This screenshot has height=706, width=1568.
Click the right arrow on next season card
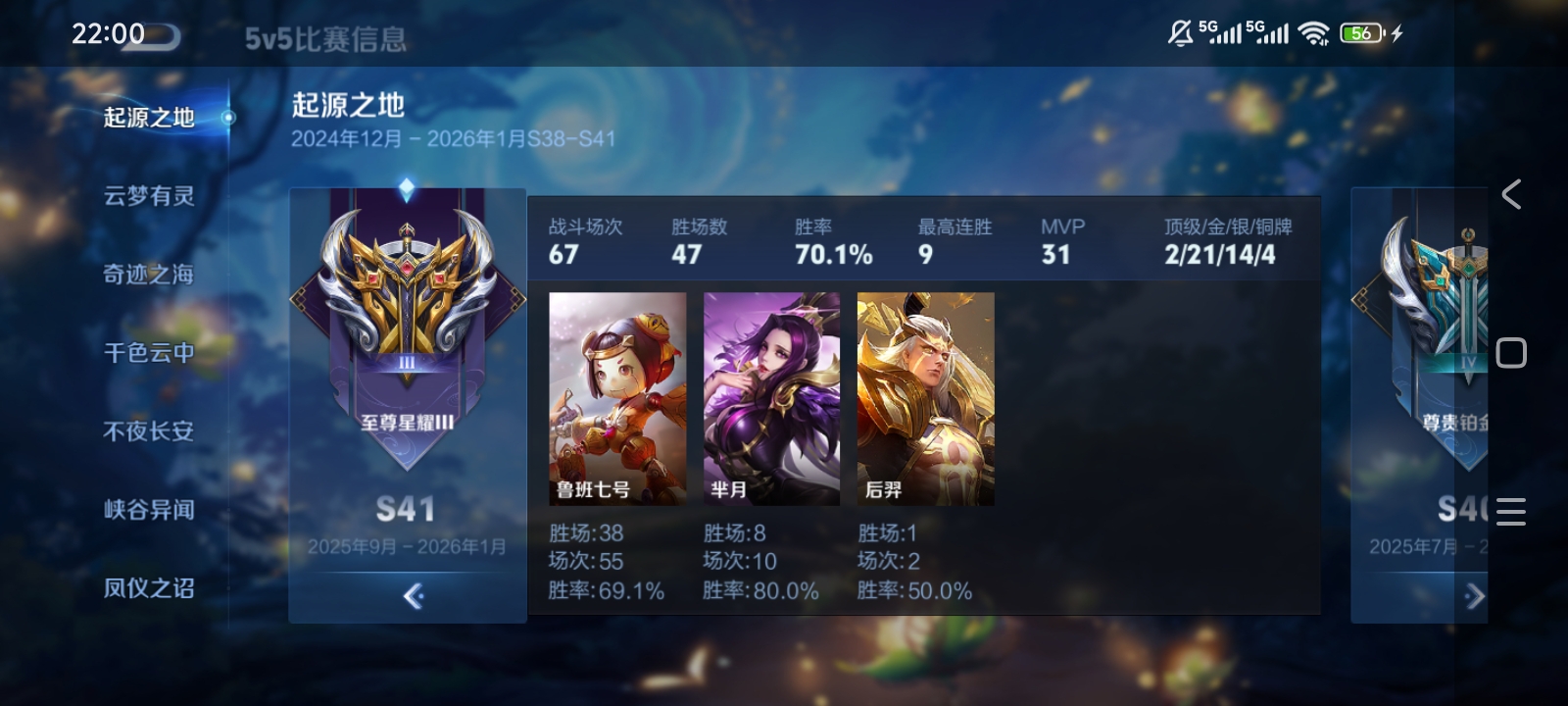click(x=1473, y=596)
